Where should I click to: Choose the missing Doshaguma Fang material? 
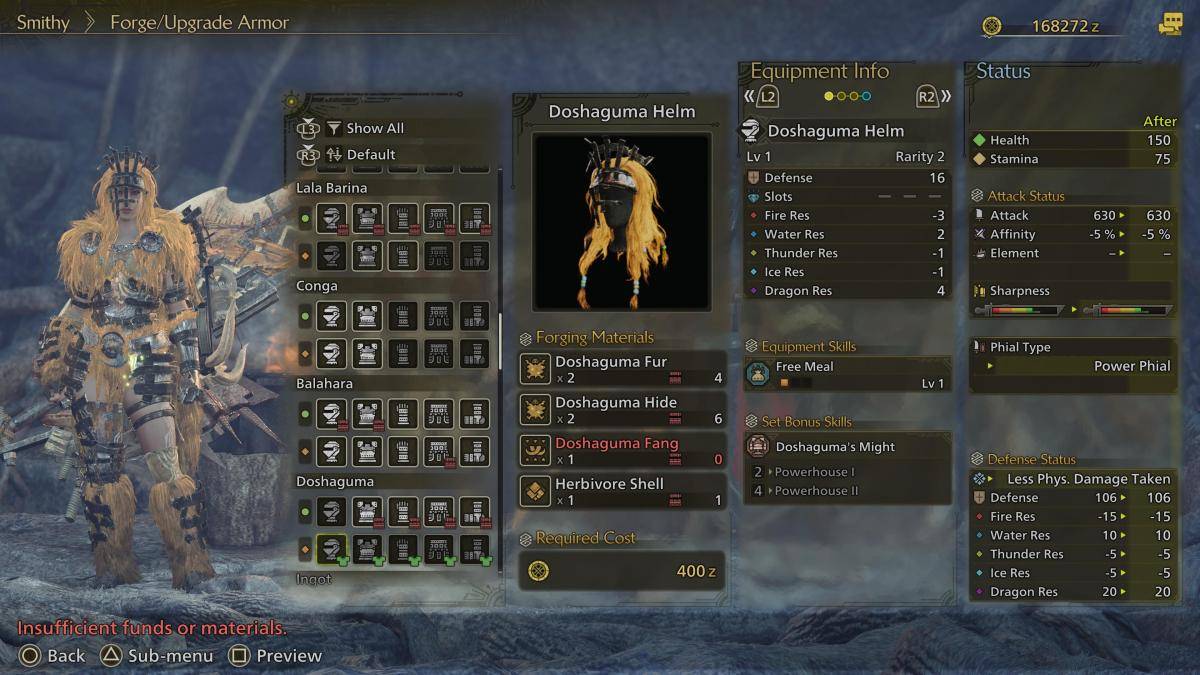[x=622, y=451]
